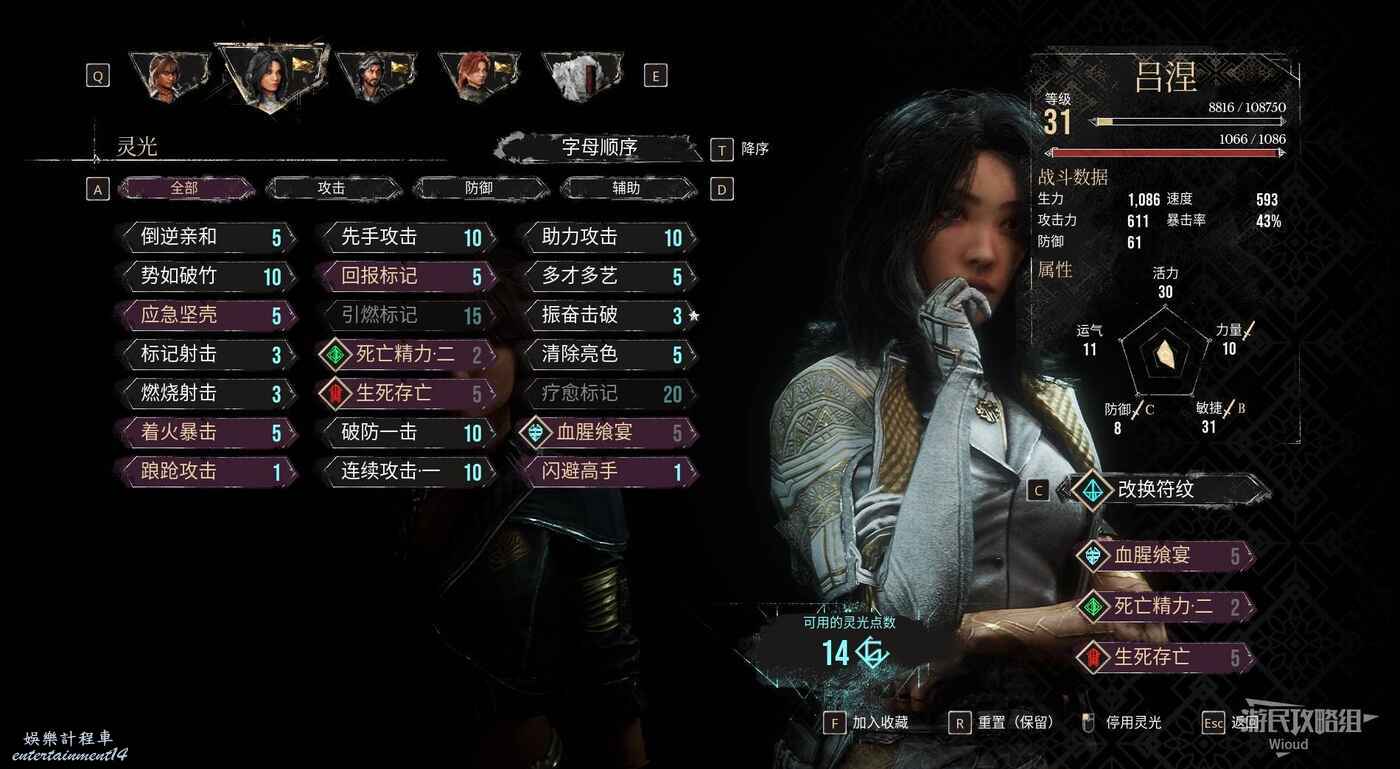Select the 破防一击 skill row
Image resolution: width=1400 pixels, height=769 pixels.
408,432
